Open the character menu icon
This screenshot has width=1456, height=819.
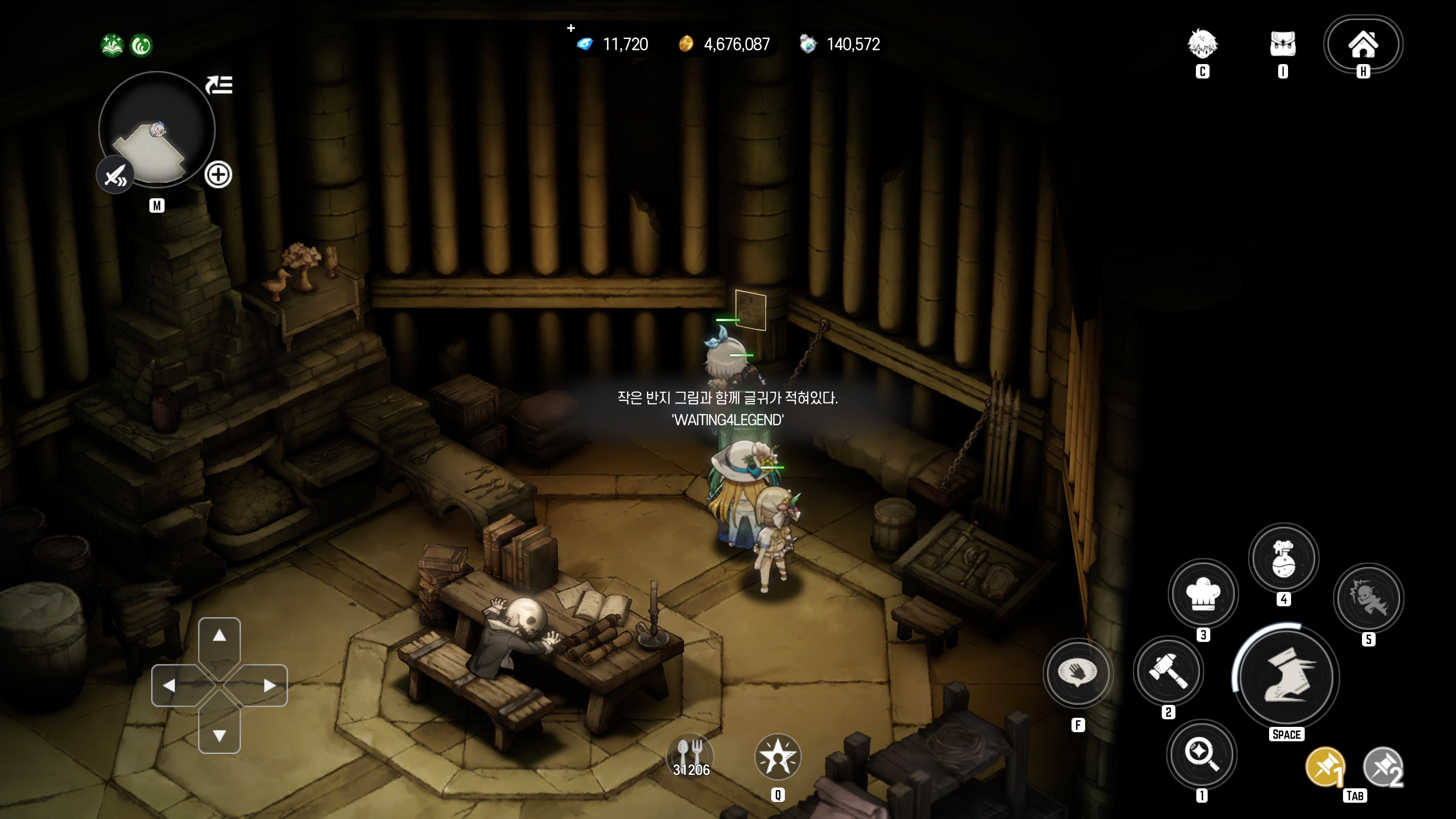tap(1202, 45)
